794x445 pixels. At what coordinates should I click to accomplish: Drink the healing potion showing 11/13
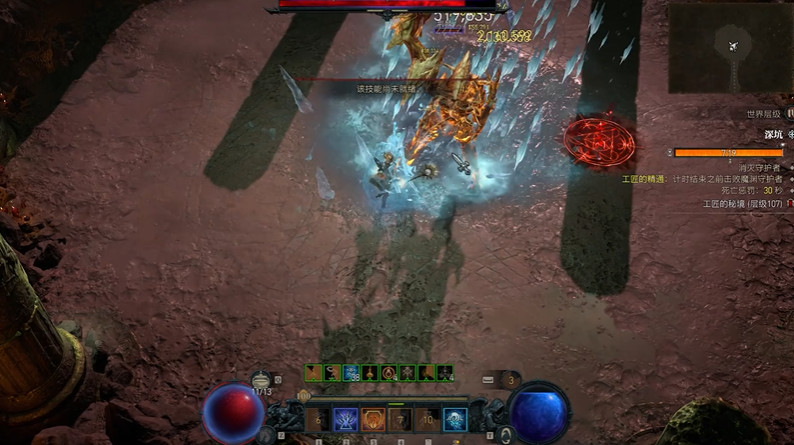(263, 380)
